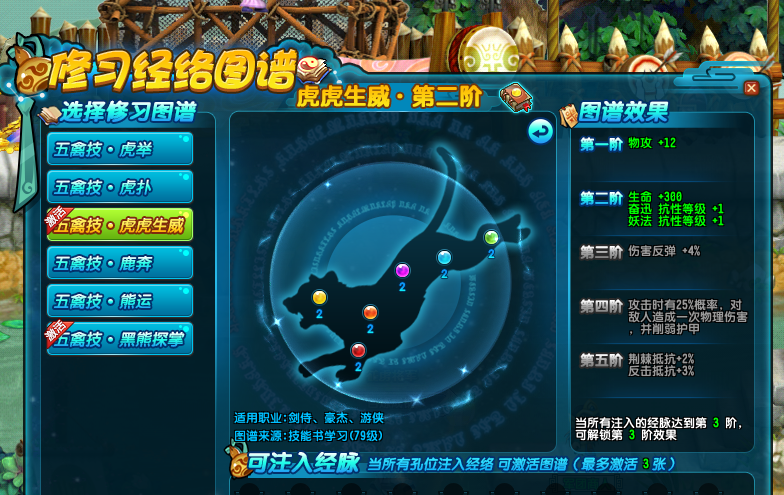Click the green meridian node near the tail
784x495 pixels.
pos(491,237)
